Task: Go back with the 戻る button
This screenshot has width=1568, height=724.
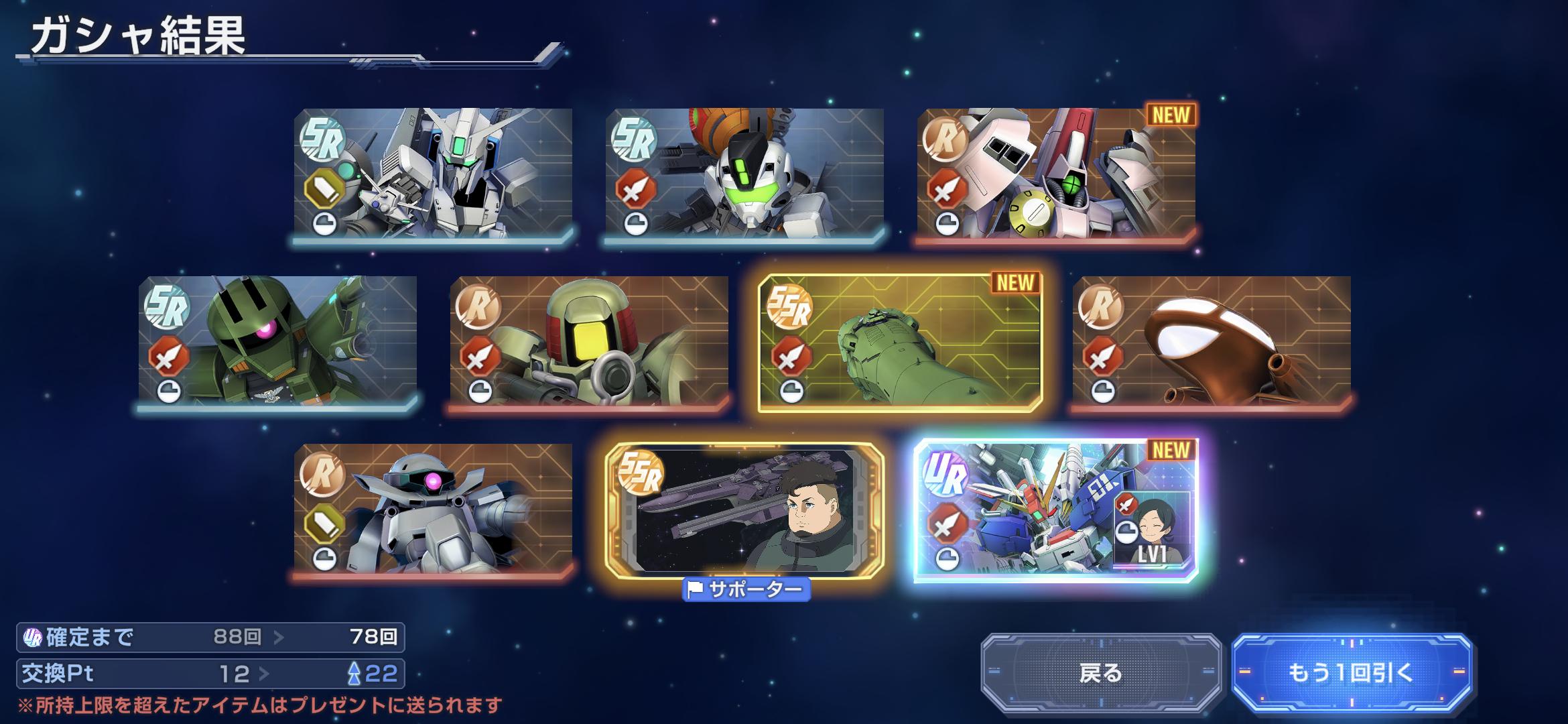Action: pos(1101,672)
